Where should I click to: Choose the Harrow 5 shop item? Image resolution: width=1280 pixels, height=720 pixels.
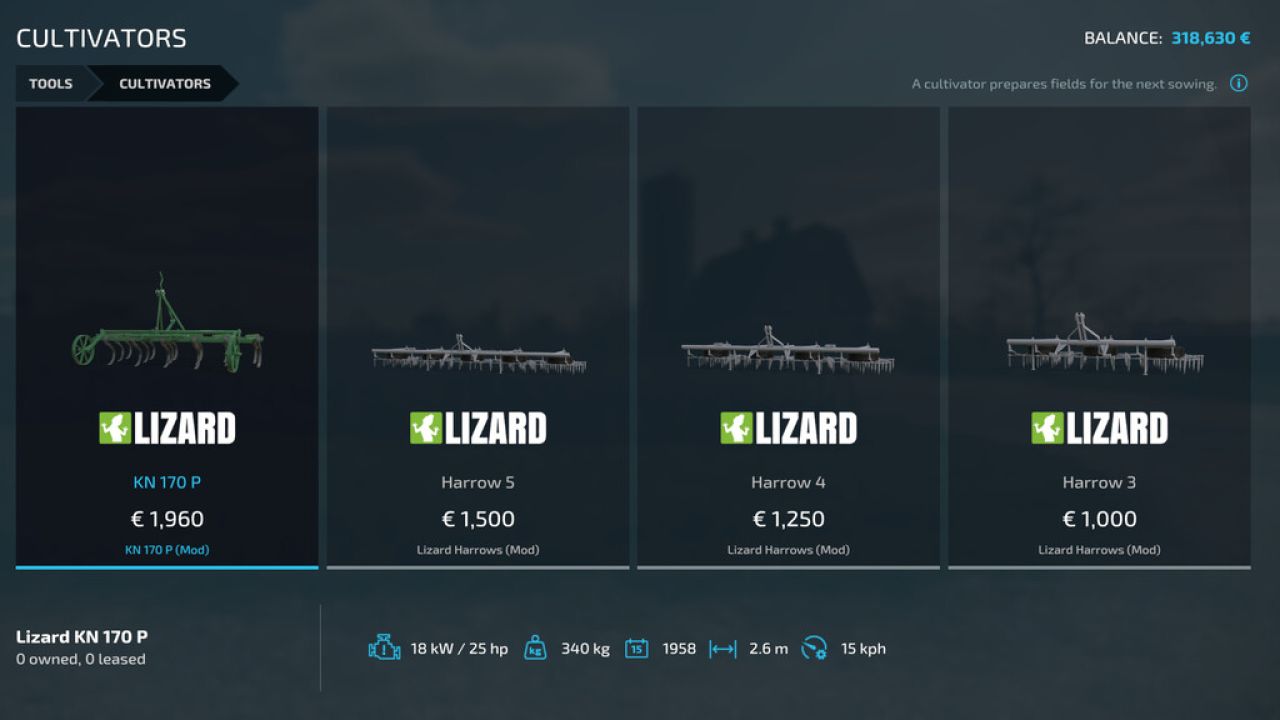pos(478,338)
